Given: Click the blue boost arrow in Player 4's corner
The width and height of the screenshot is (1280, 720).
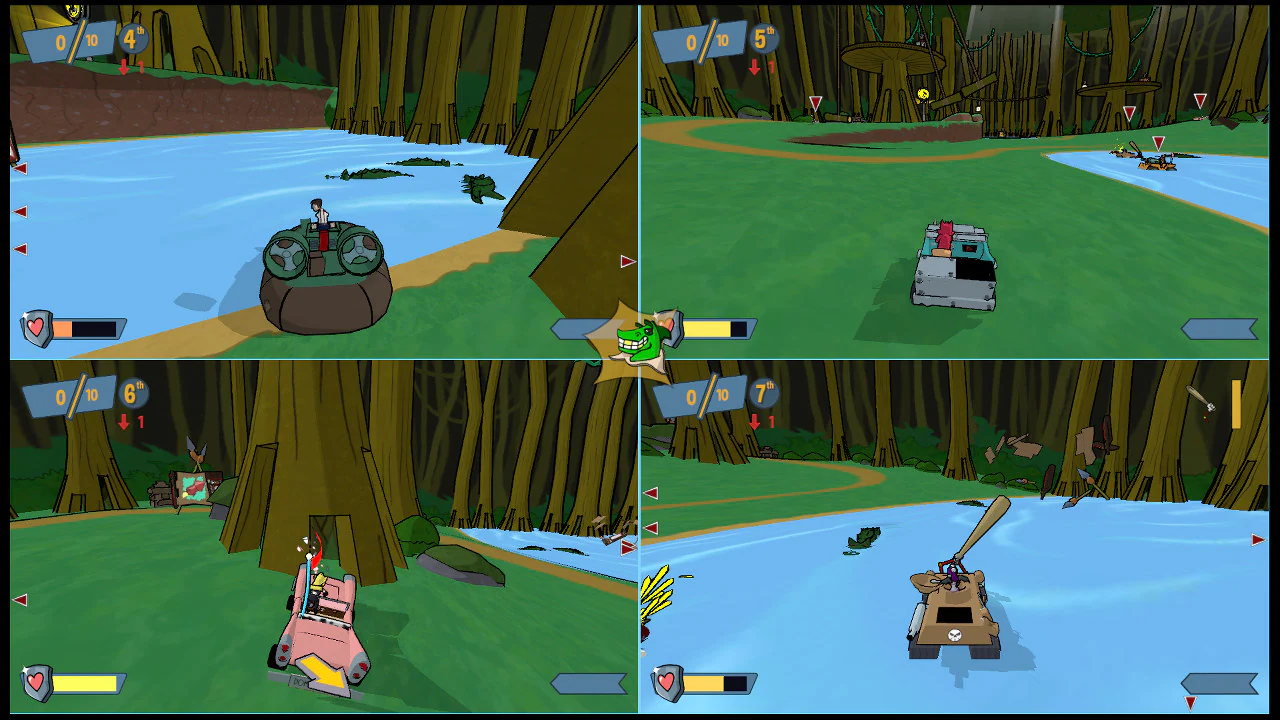Looking at the screenshot, I should [1221, 682].
